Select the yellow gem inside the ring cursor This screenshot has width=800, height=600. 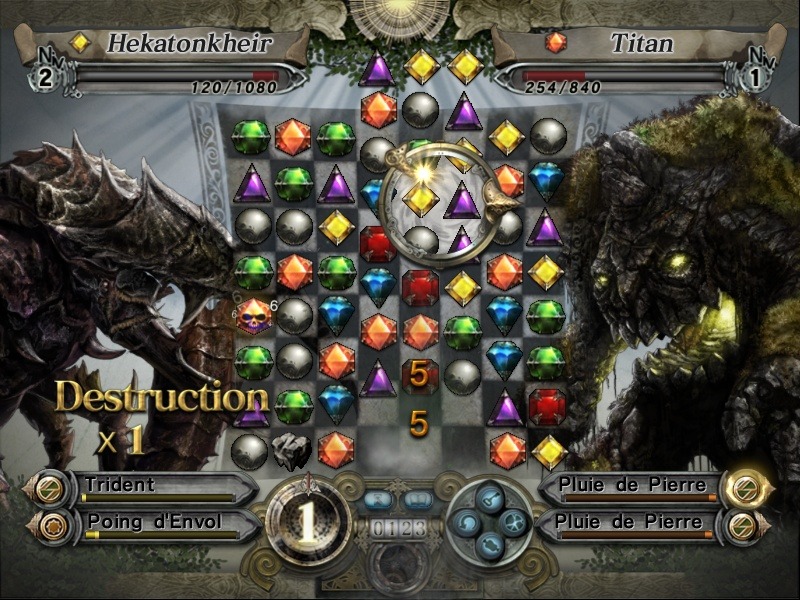pos(422,199)
